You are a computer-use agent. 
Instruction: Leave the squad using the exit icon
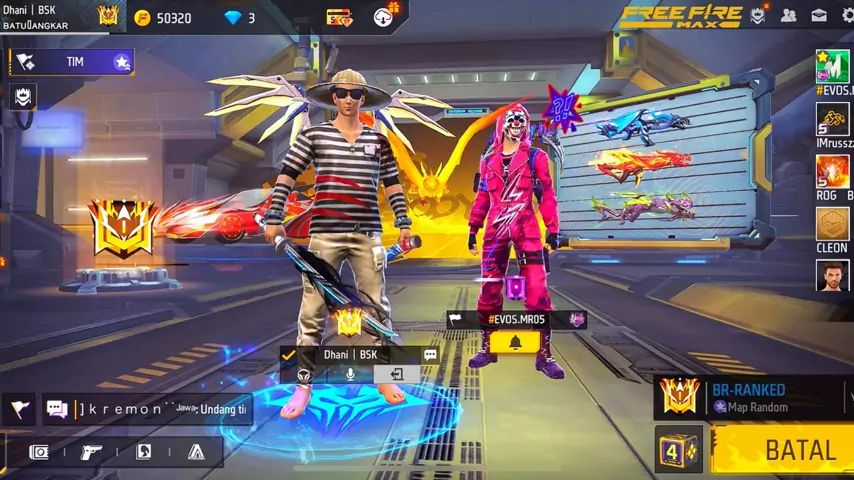pyautogui.click(x=396, y=374)
